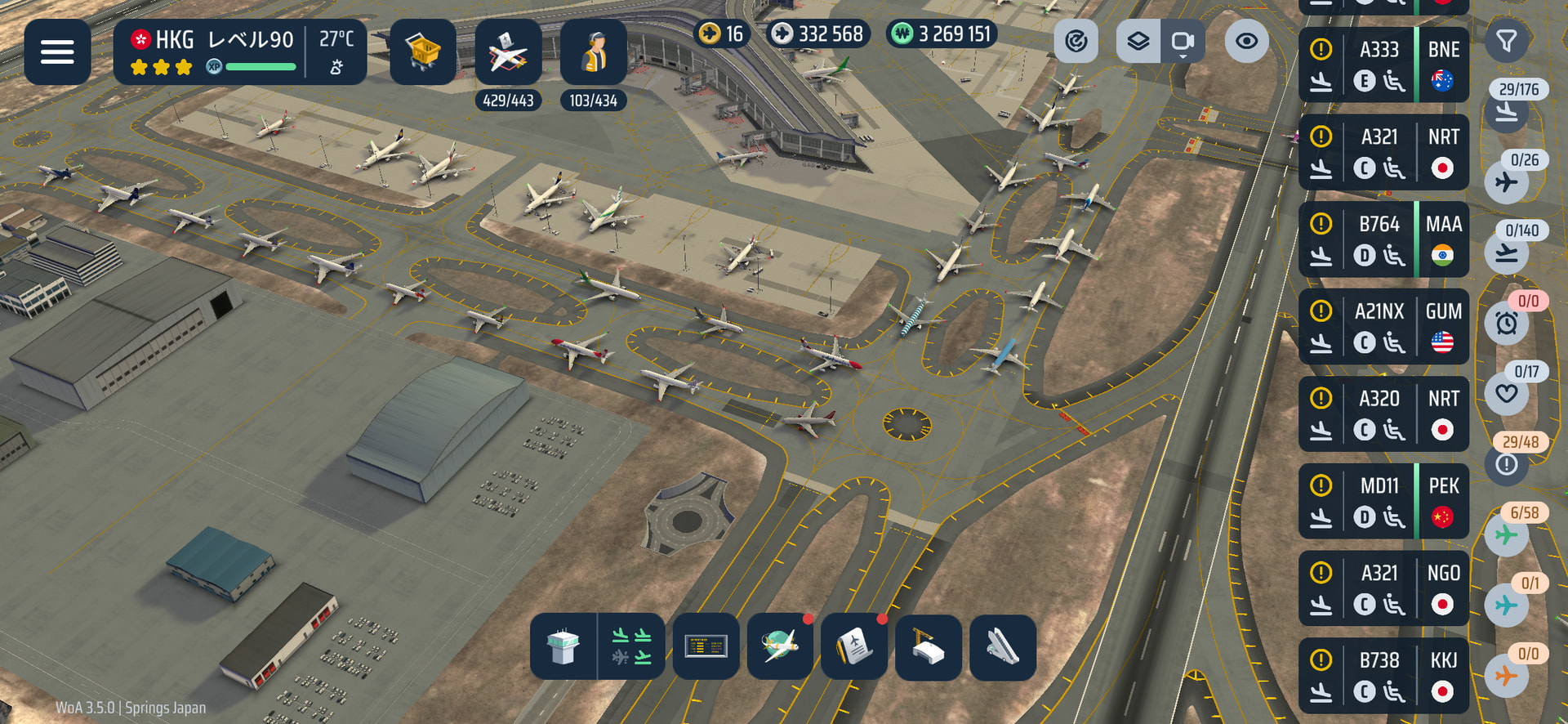Open the flight information board
The height and width of the screenshot is (724, 1568).
tap(706, 647)
